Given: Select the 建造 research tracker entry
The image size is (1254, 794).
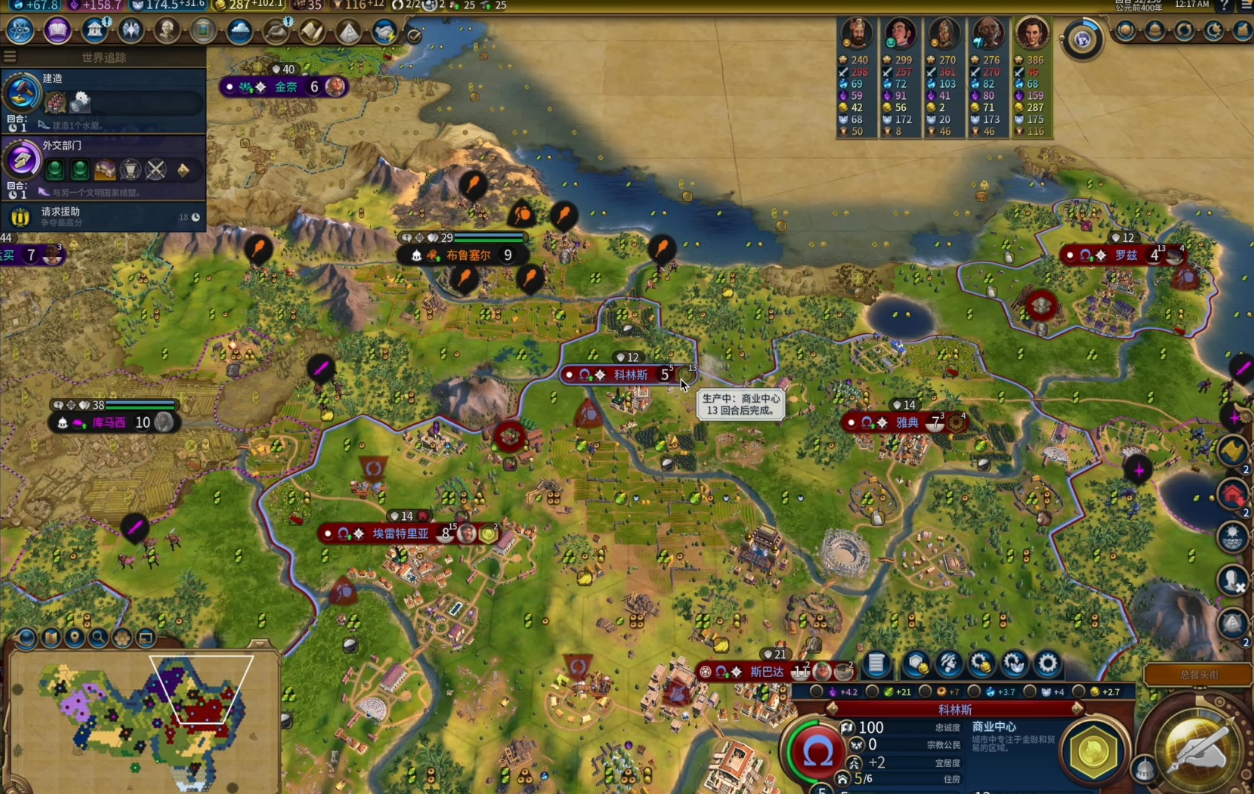Looking at the screenshot, I should (x=103, y=100).
